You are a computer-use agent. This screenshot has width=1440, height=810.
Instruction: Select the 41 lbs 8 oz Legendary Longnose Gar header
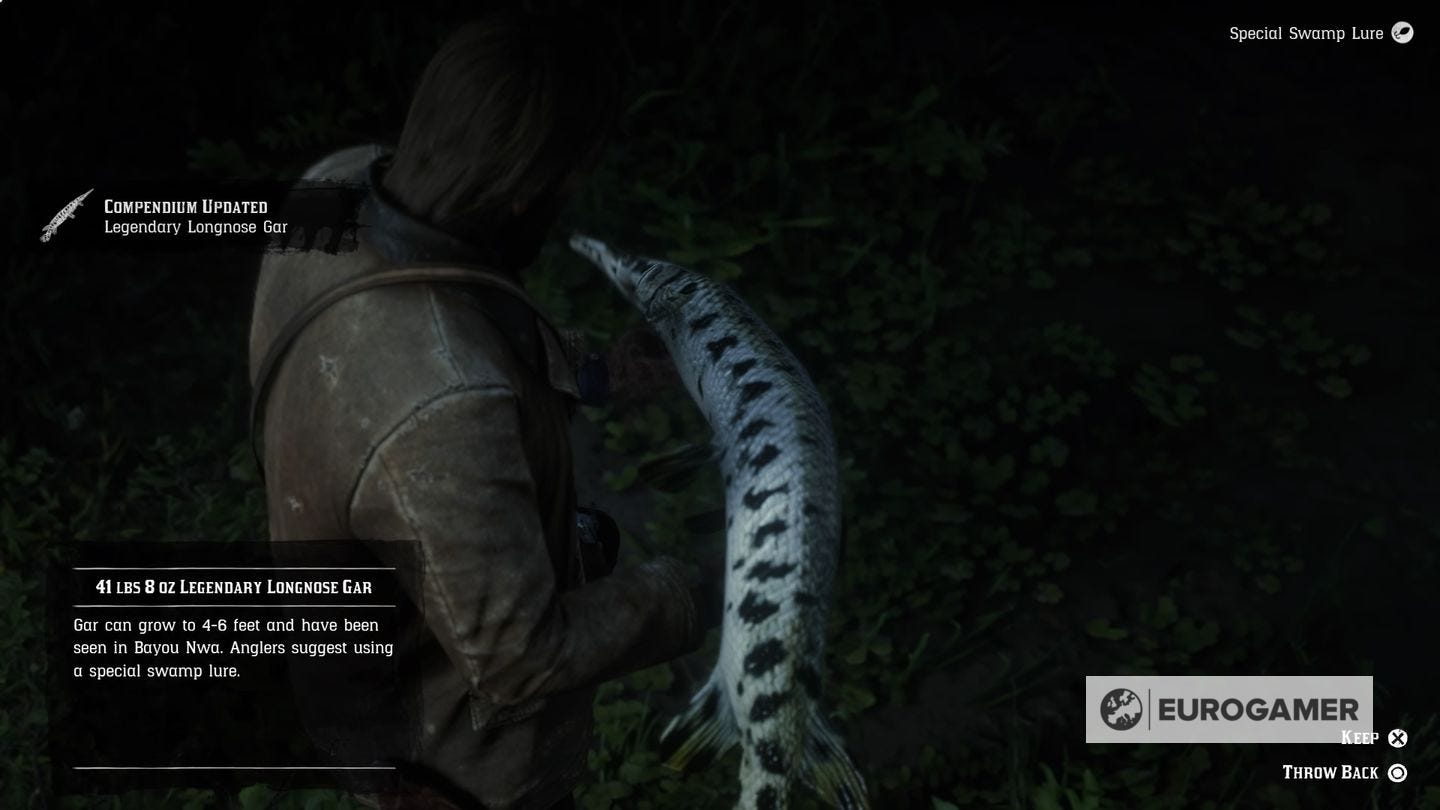[x=233, y=587]
